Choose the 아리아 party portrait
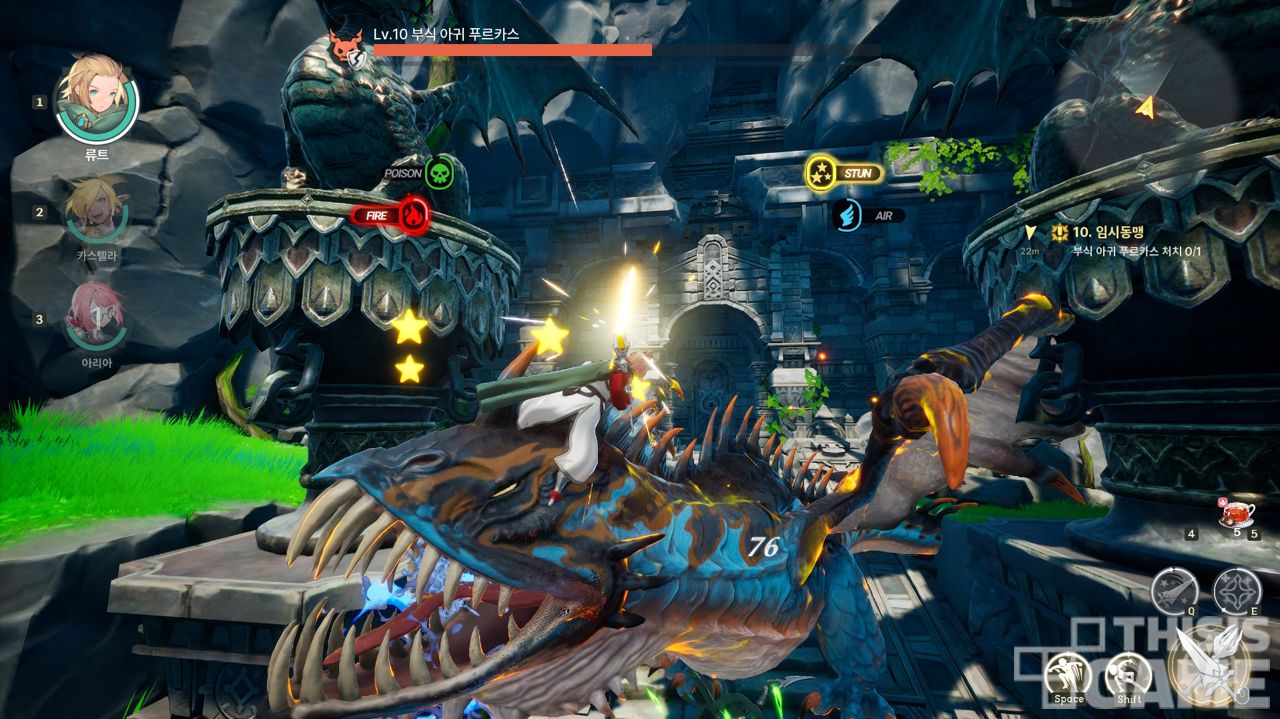This screenshot has width=1280, height=719. 97,316
